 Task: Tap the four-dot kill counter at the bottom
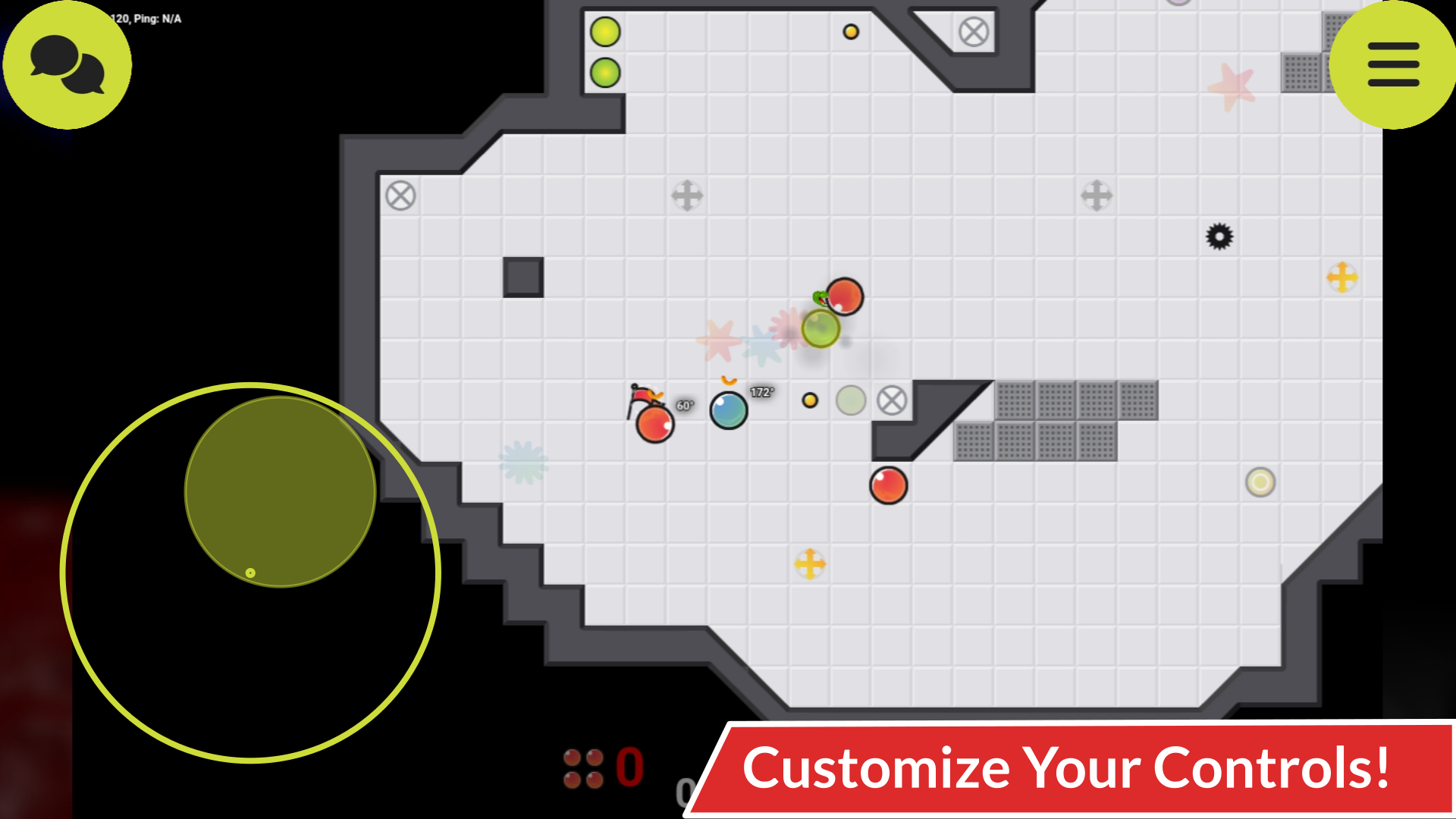[582, 770]
